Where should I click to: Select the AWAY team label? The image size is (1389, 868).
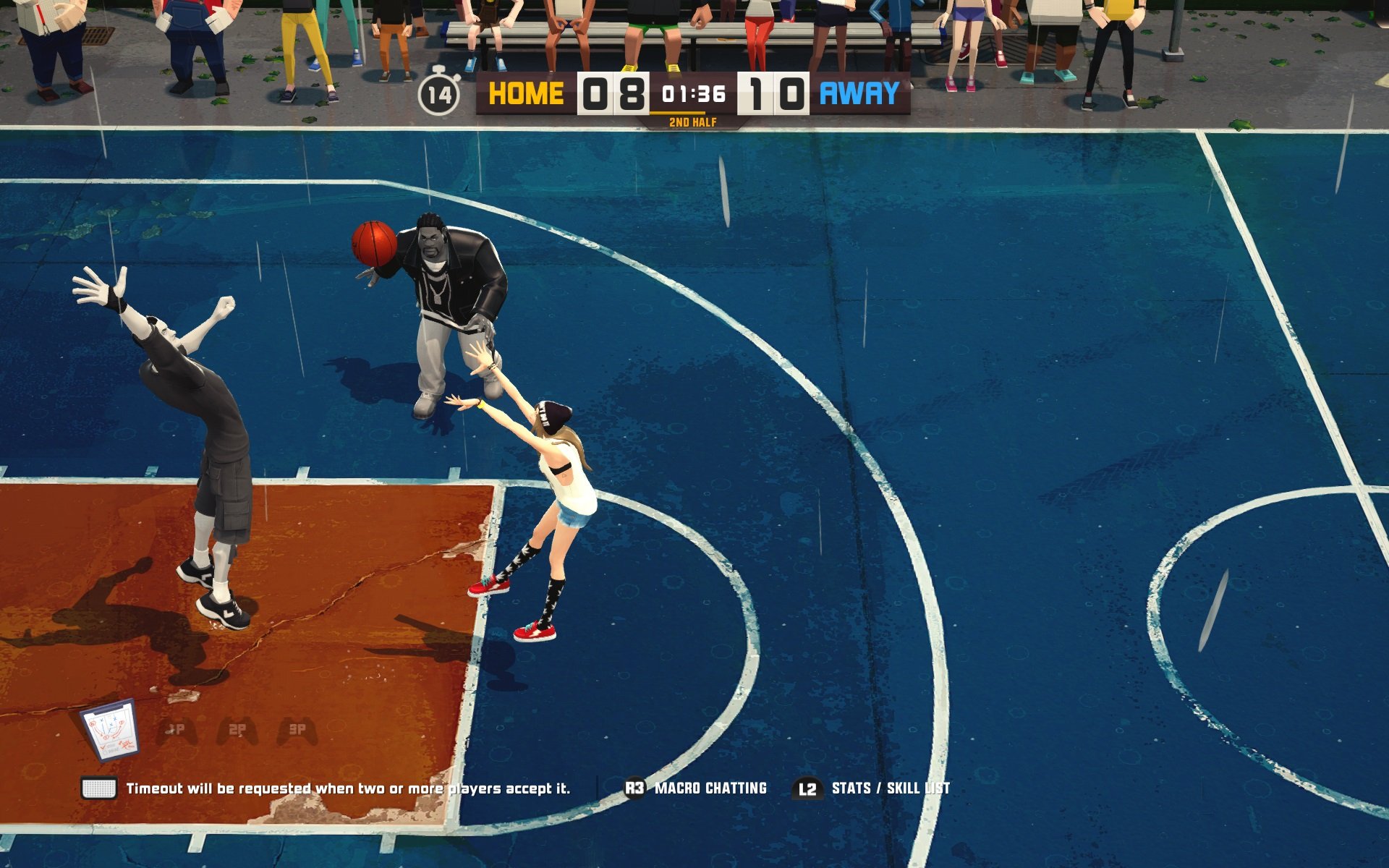pos(861,94)
